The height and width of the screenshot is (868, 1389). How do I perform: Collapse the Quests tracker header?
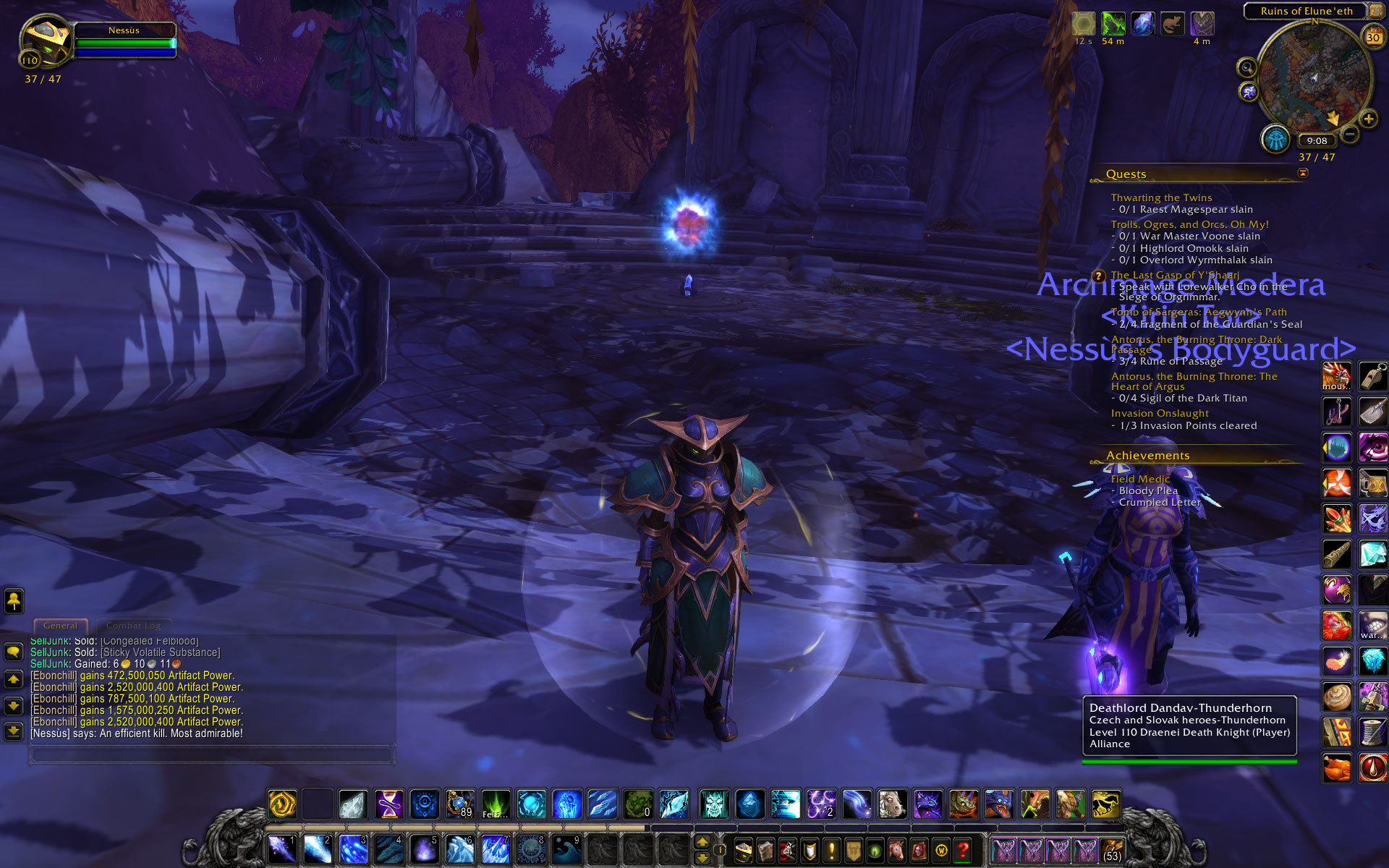[x=1303, y=173]
